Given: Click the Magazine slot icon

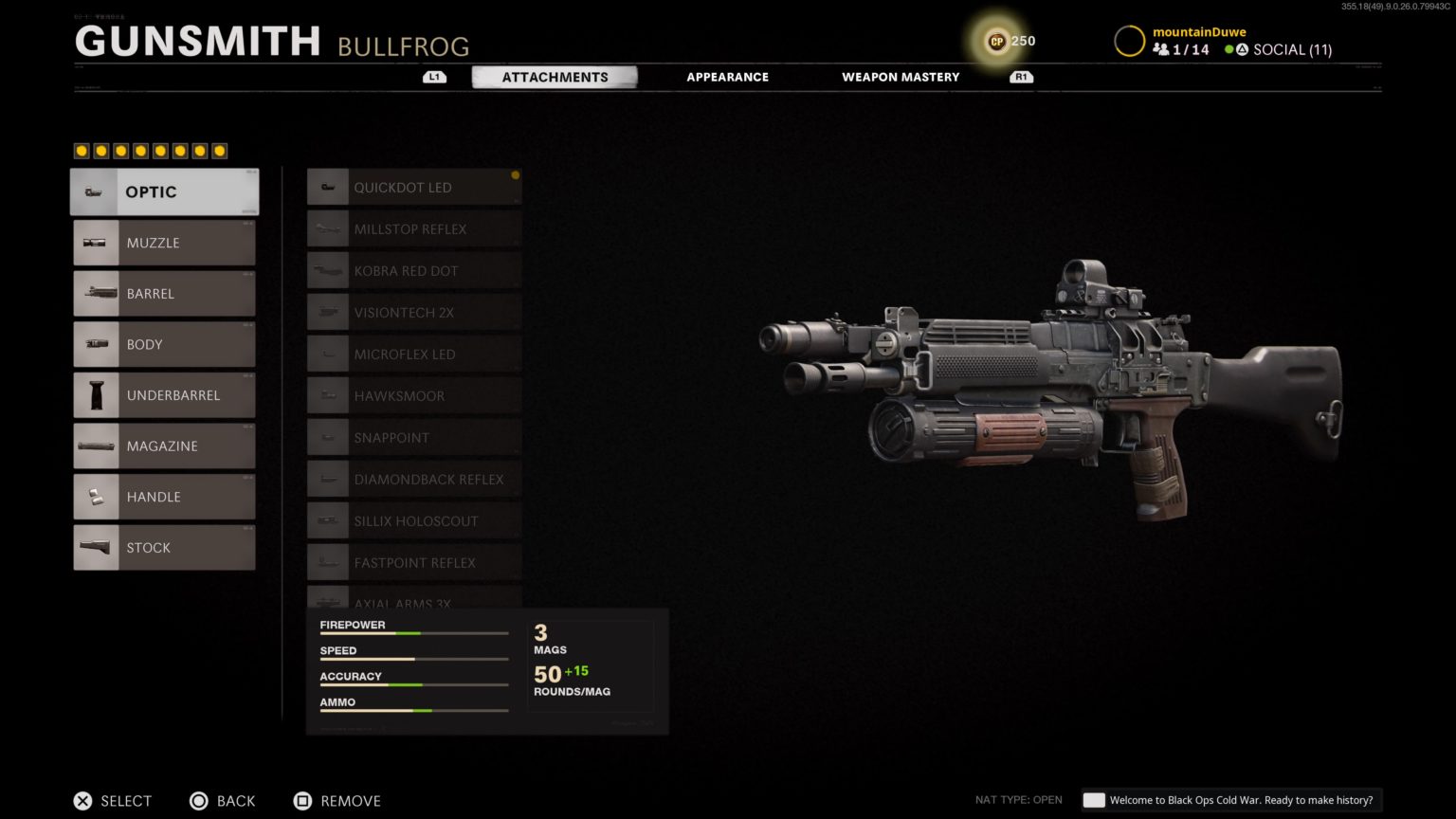Looking at the screenshot, I should point(96,446).
